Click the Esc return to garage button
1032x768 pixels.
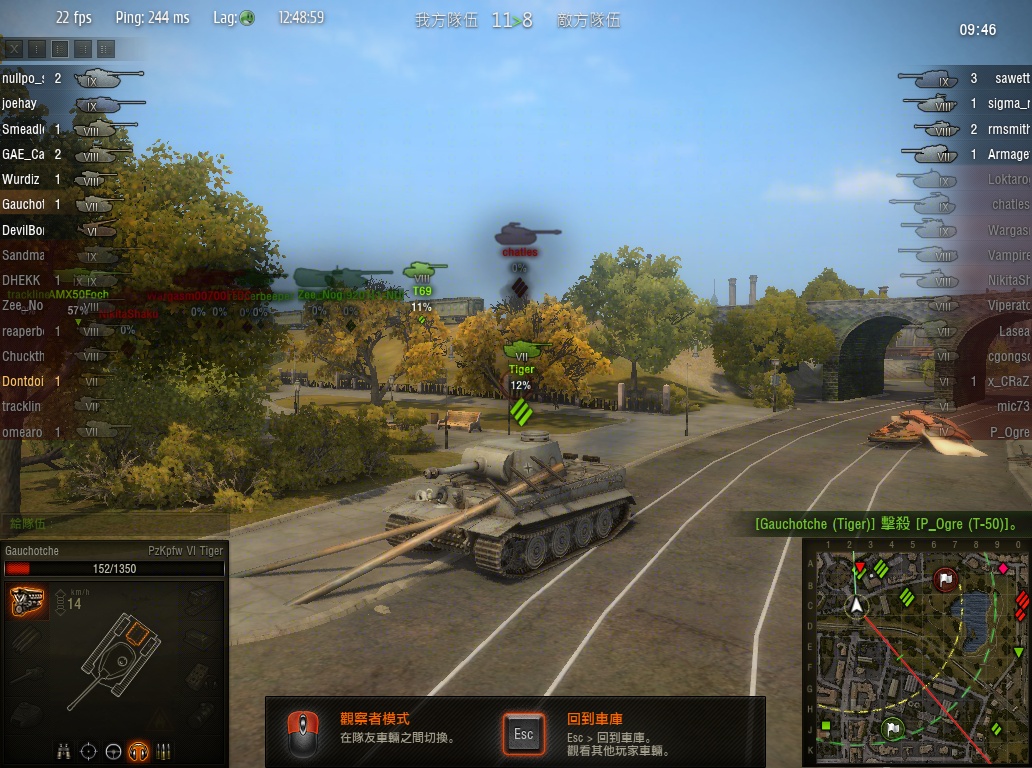[x=524, y=734]
